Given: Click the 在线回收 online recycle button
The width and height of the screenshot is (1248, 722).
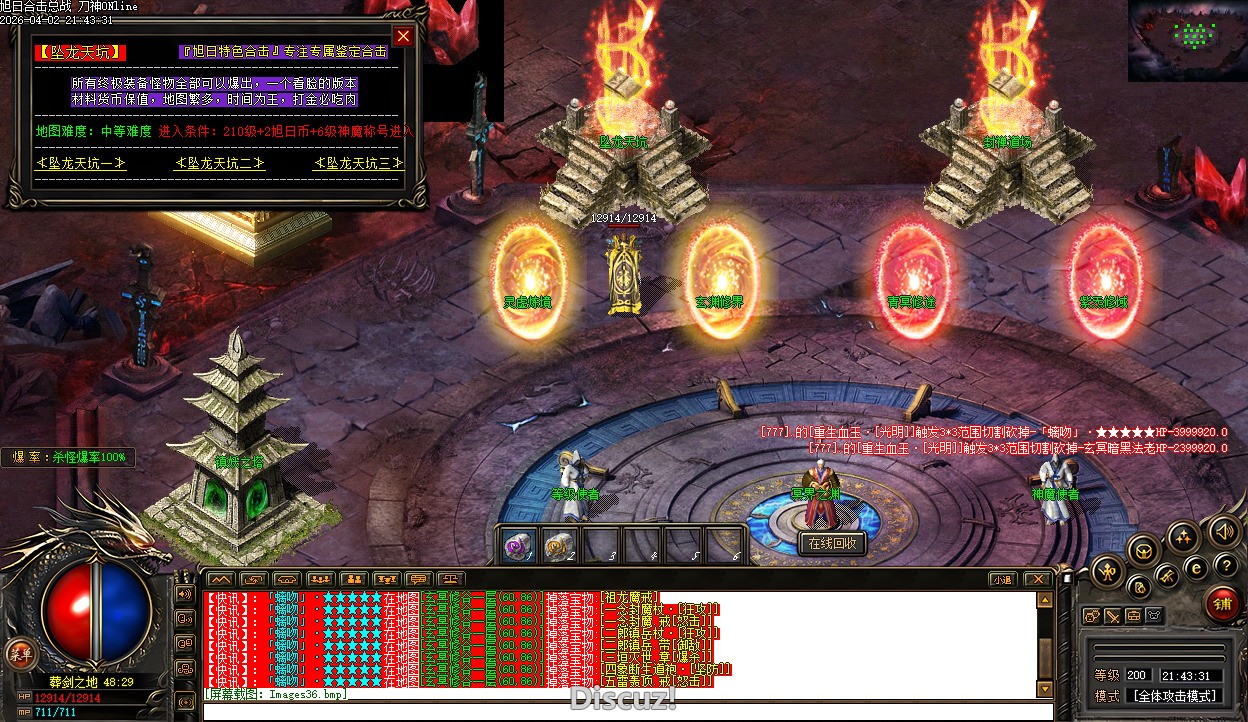Looking at the screenshot, I should point(832,545).
